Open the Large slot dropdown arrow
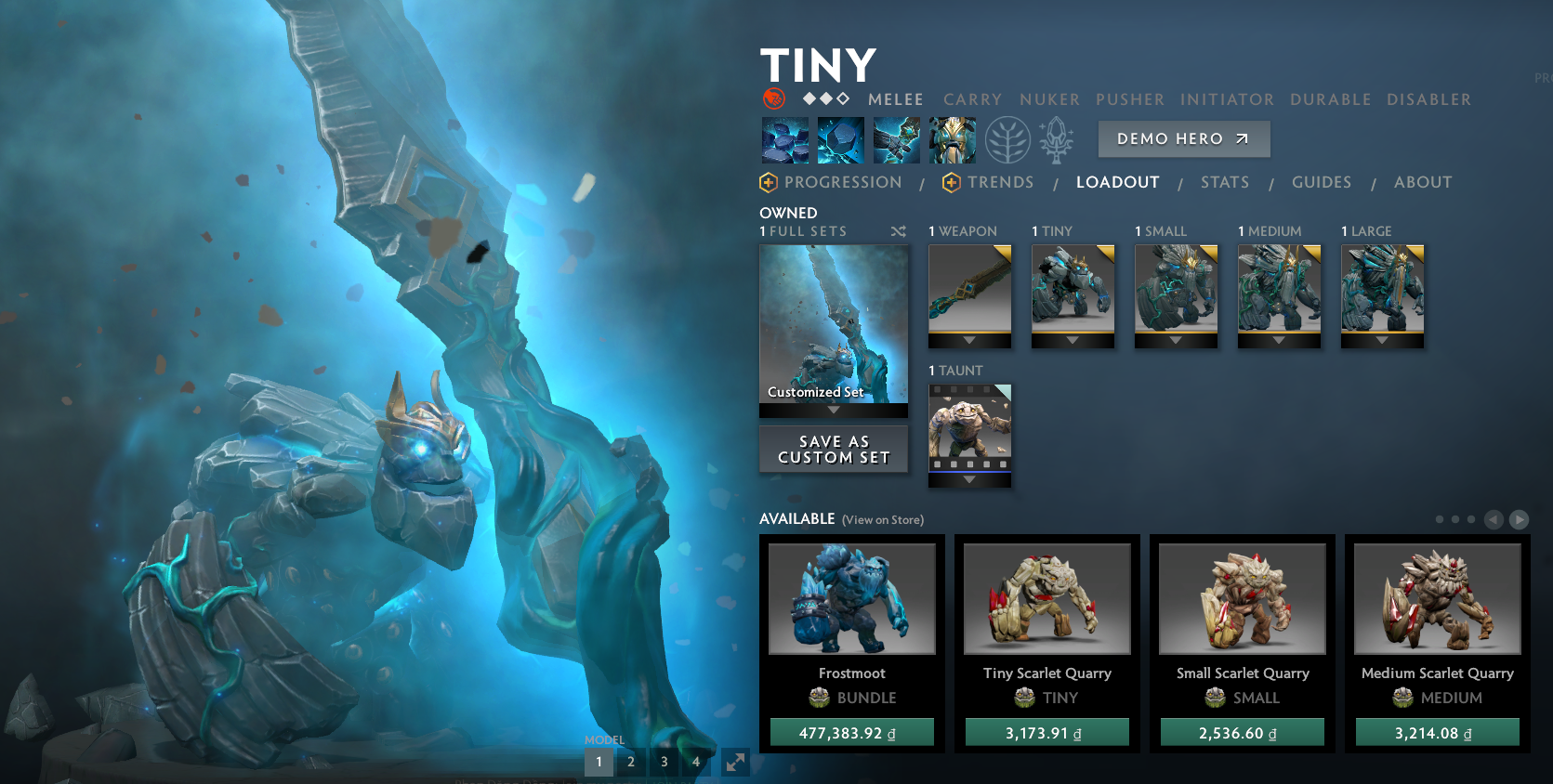 point(1382,342)
